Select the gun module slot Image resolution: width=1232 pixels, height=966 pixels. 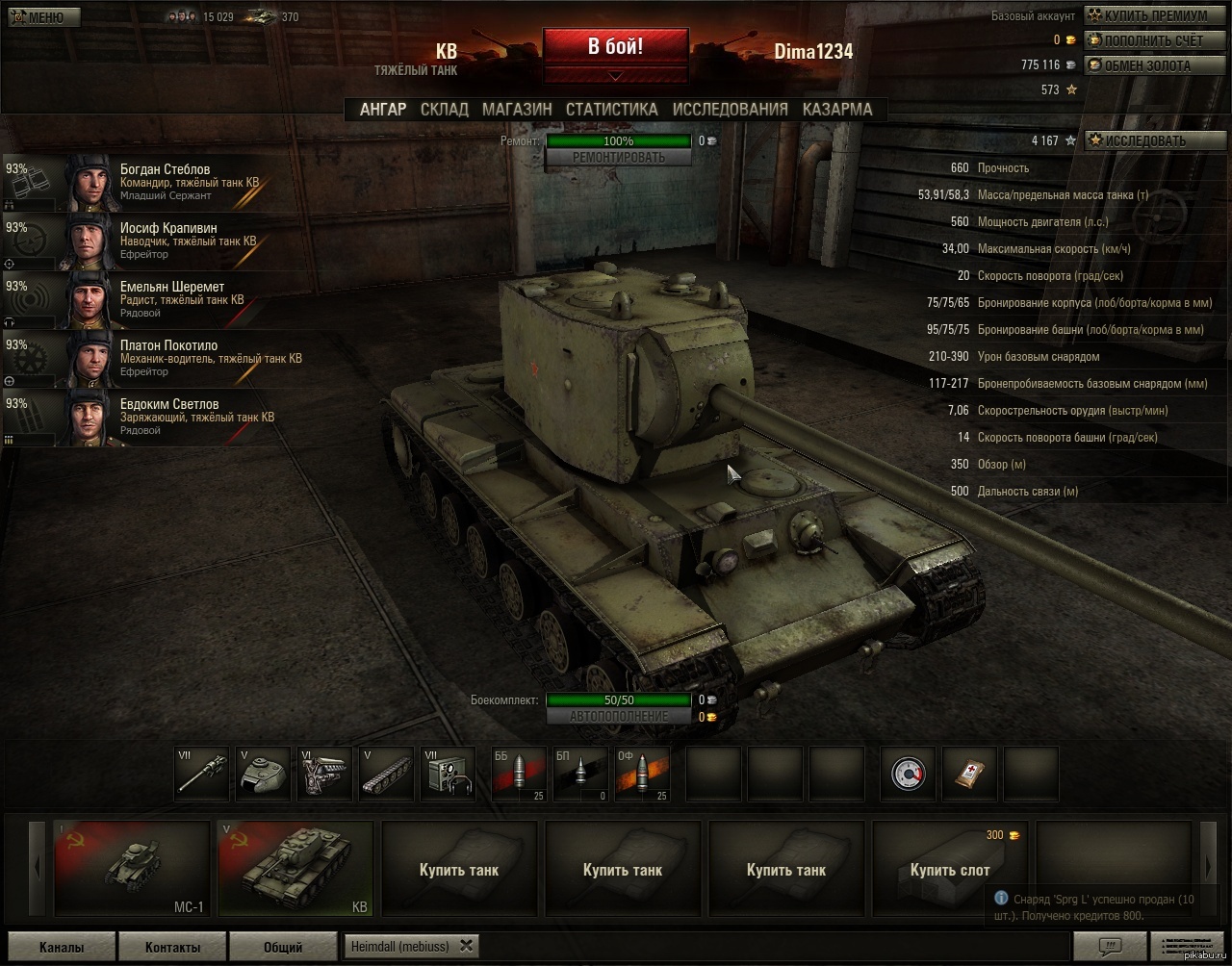[202, 774]
